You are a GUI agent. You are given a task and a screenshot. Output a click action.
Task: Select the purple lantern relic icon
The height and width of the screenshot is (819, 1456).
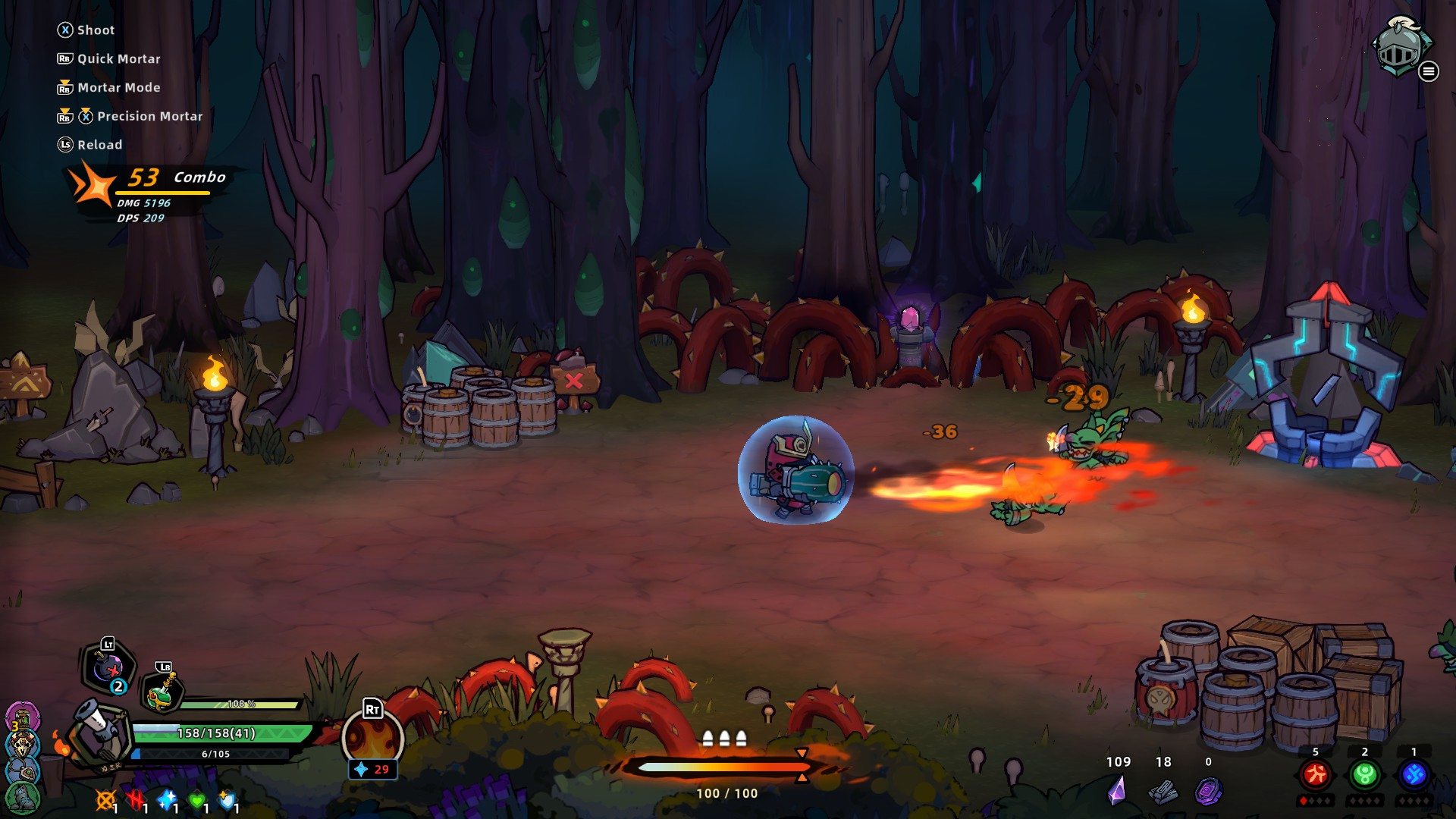click(x=22, y=717)
